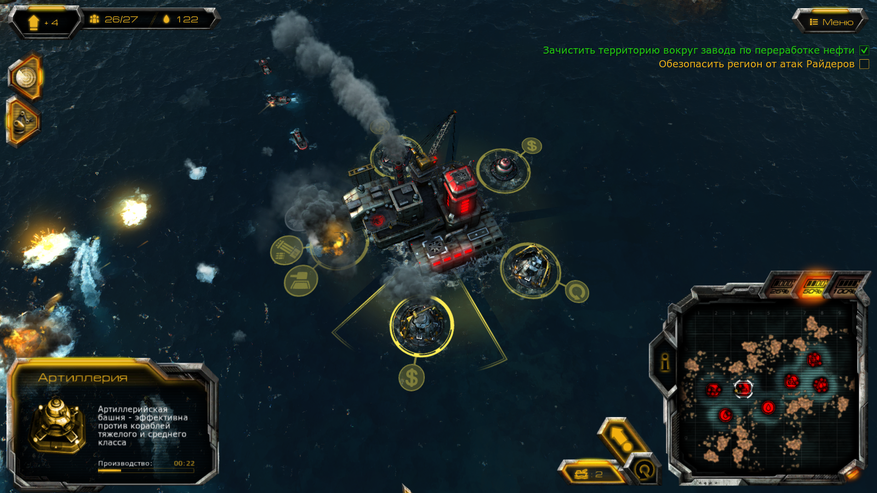Image resolution: width=877 pixels, height=493 pixels.
Task: Click the dollar sell icon by the striped tower
Action: (x=532, y=146)
